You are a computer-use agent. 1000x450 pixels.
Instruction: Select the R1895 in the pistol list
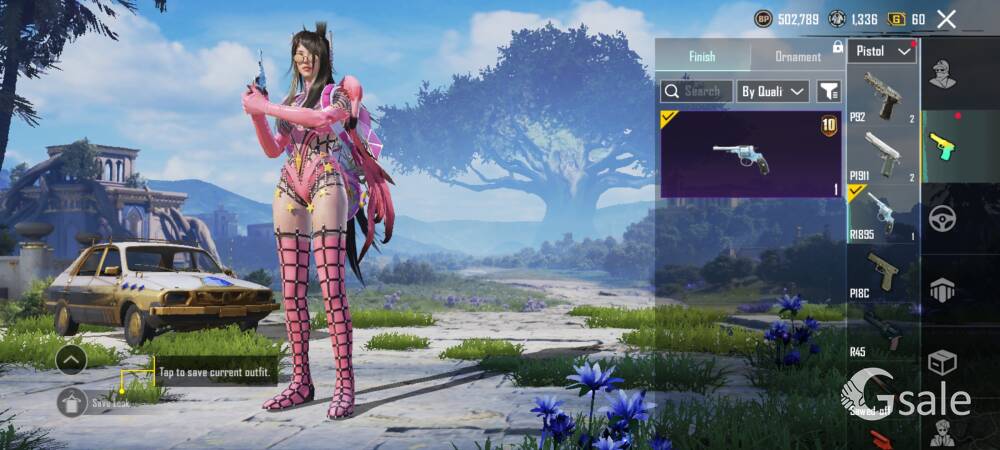click(882, 214)
